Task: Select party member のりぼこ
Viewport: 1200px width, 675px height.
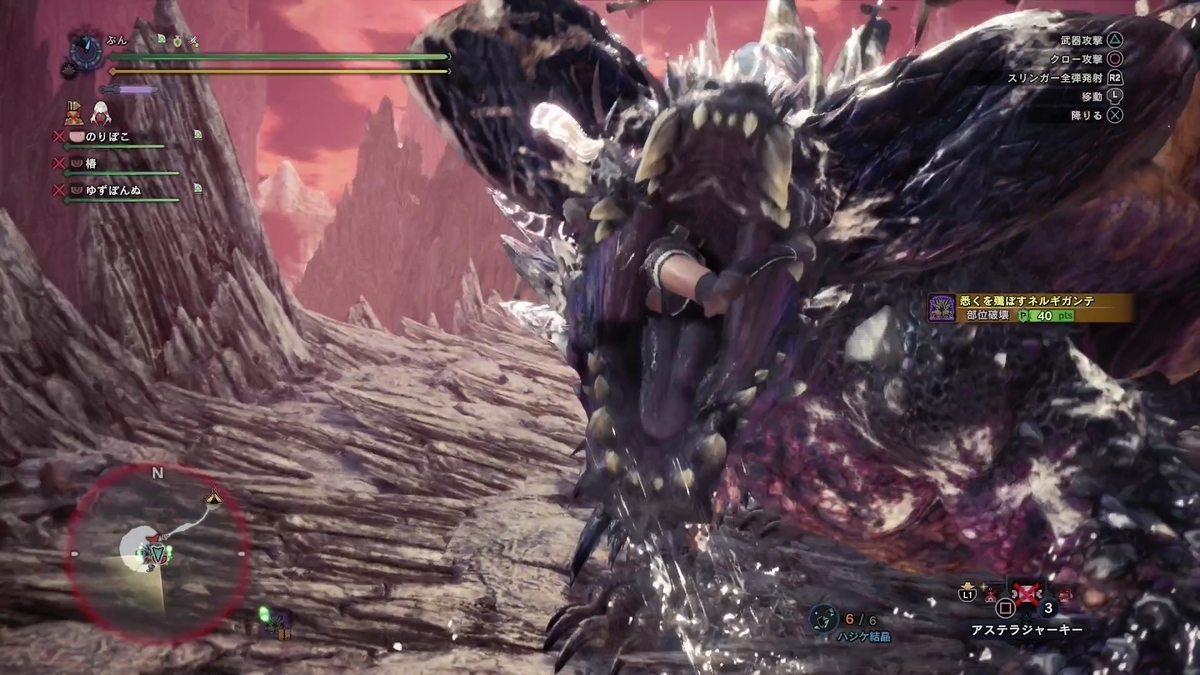Action: coord(110,136)
